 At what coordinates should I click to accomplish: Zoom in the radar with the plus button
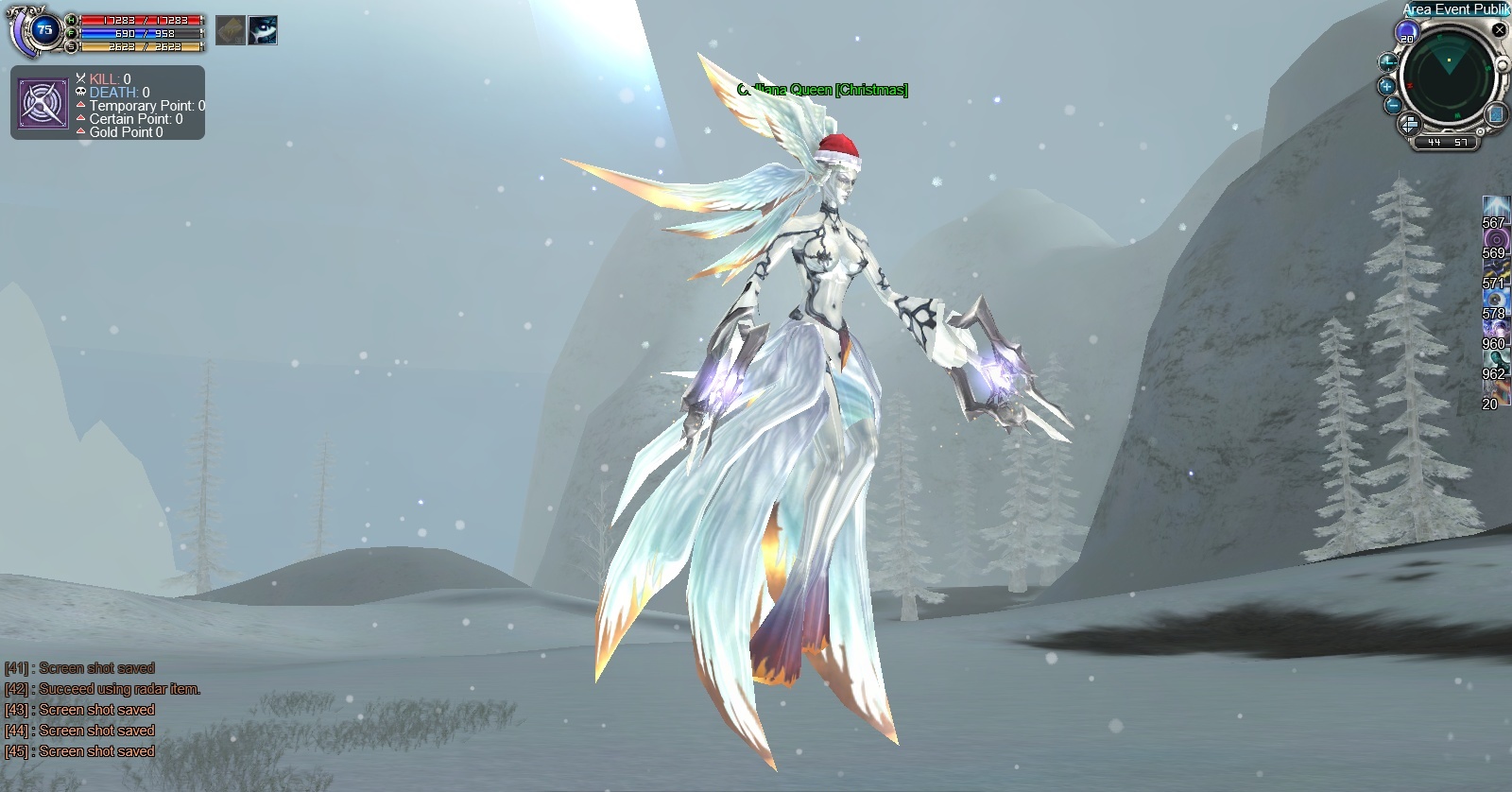1387,85
